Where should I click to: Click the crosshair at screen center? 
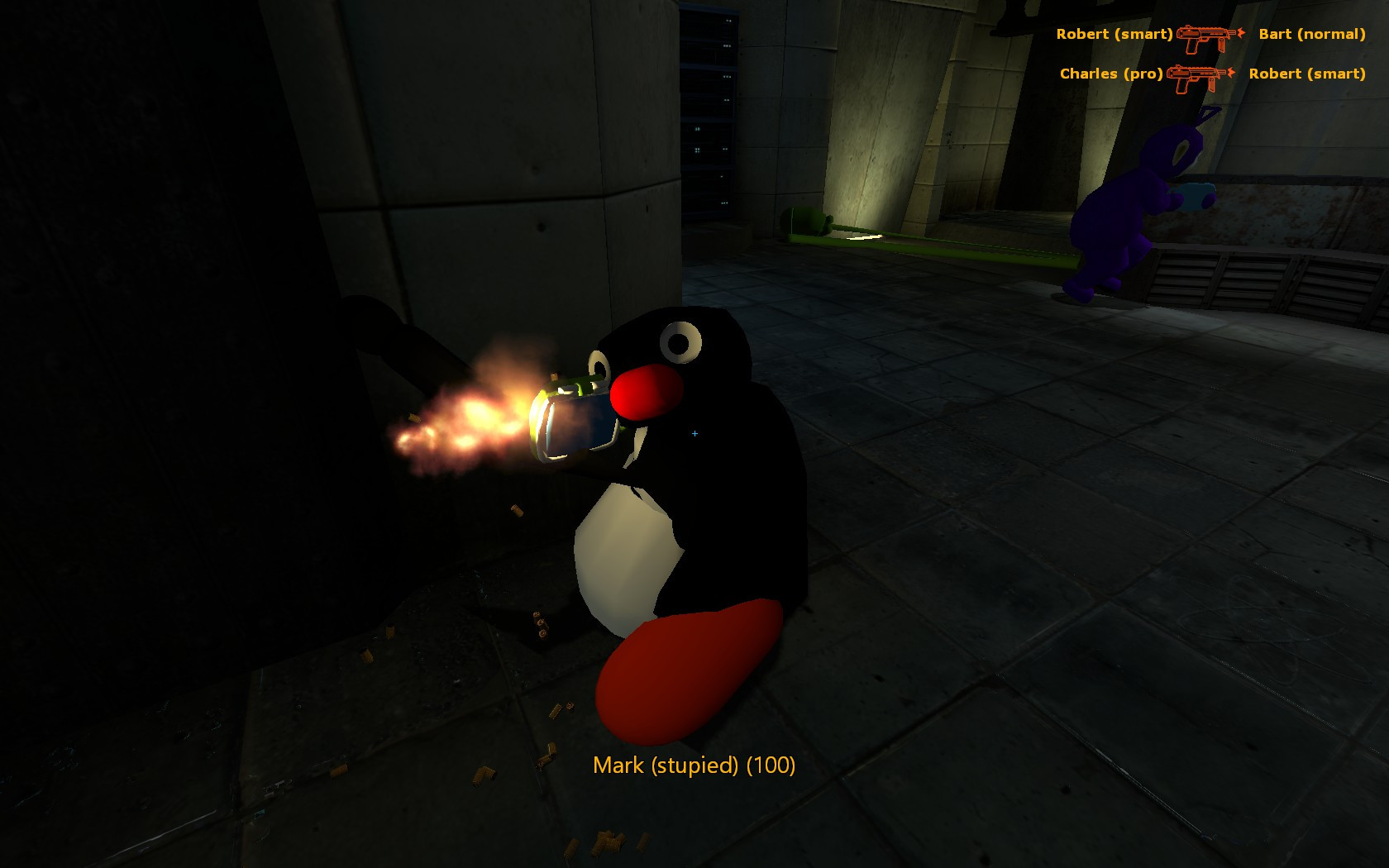coord(694,432)
